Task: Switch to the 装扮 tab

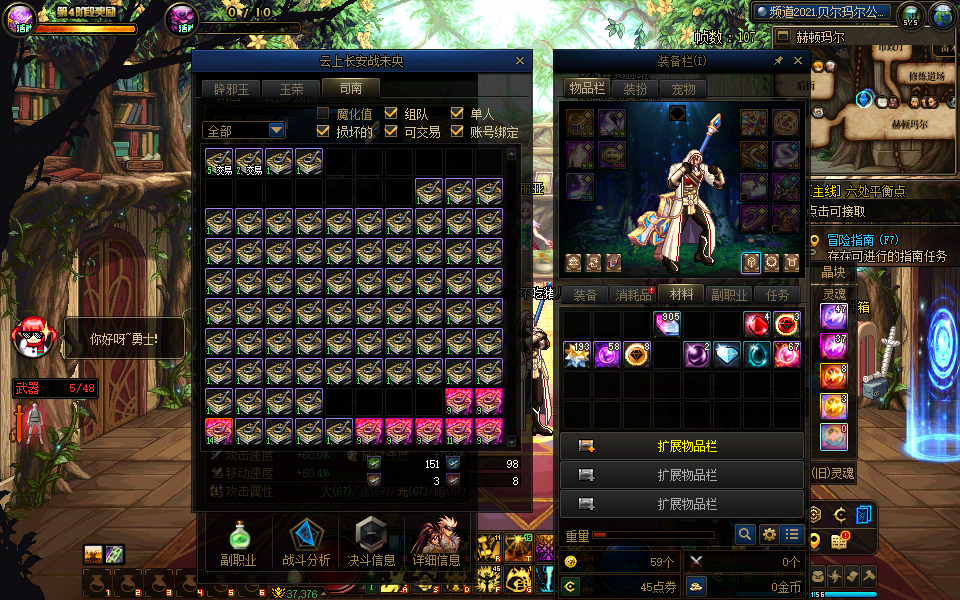Action: click(635, 89)
